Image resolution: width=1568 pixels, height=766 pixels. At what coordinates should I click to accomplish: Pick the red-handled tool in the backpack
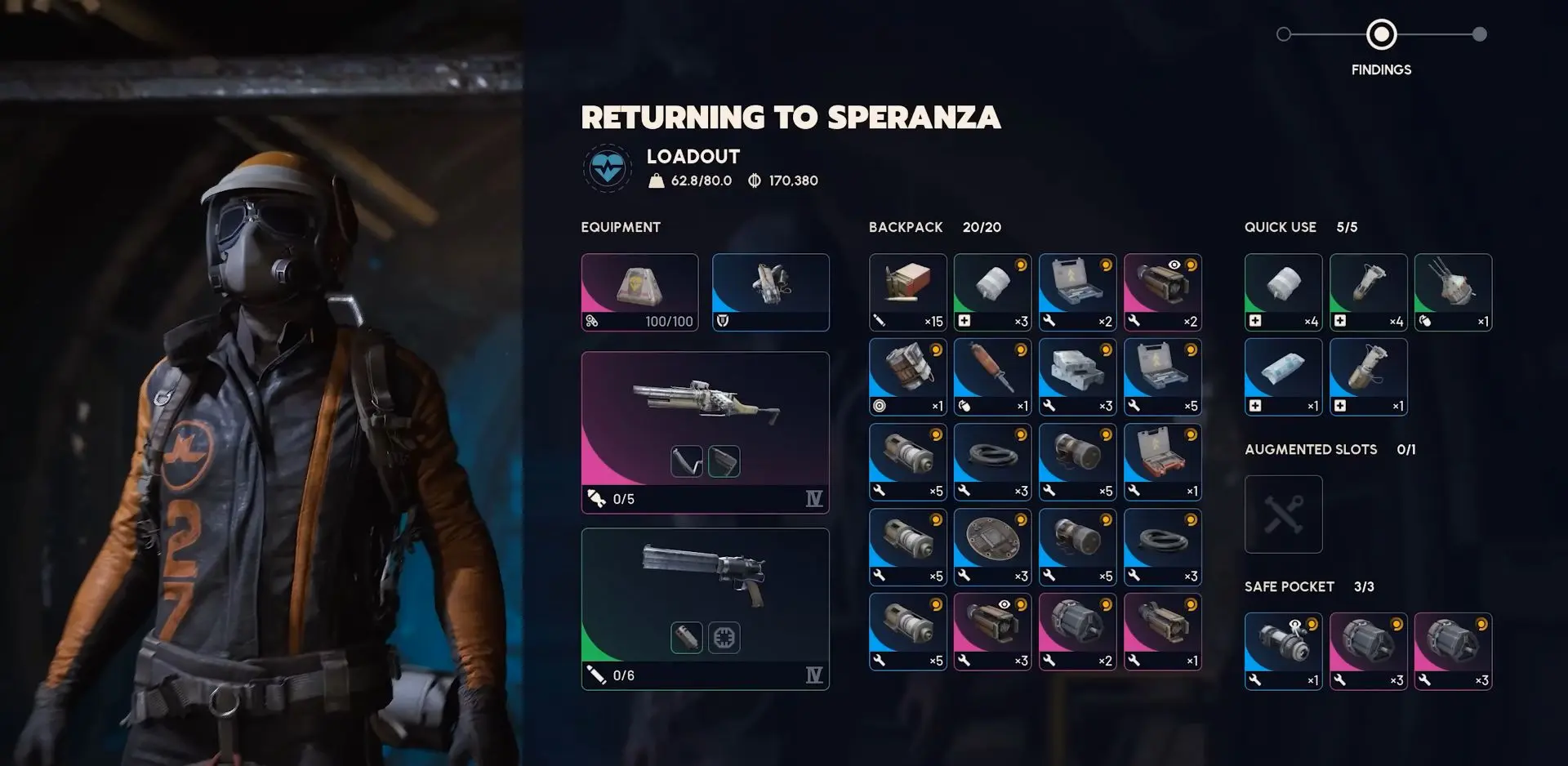992,376
